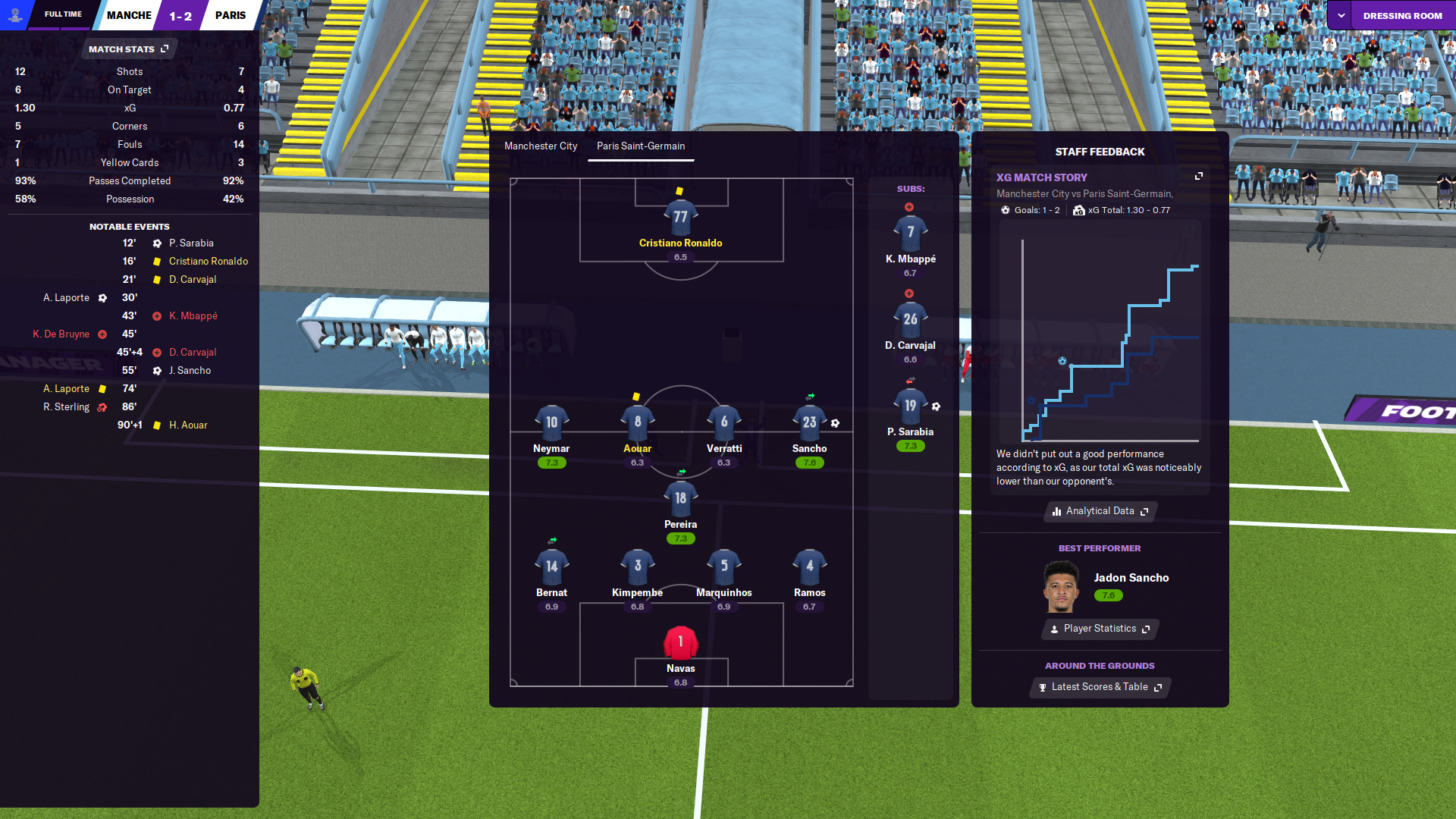Pick Verratti's number 6 shirt
The image size is (1456, 819).
724,422
